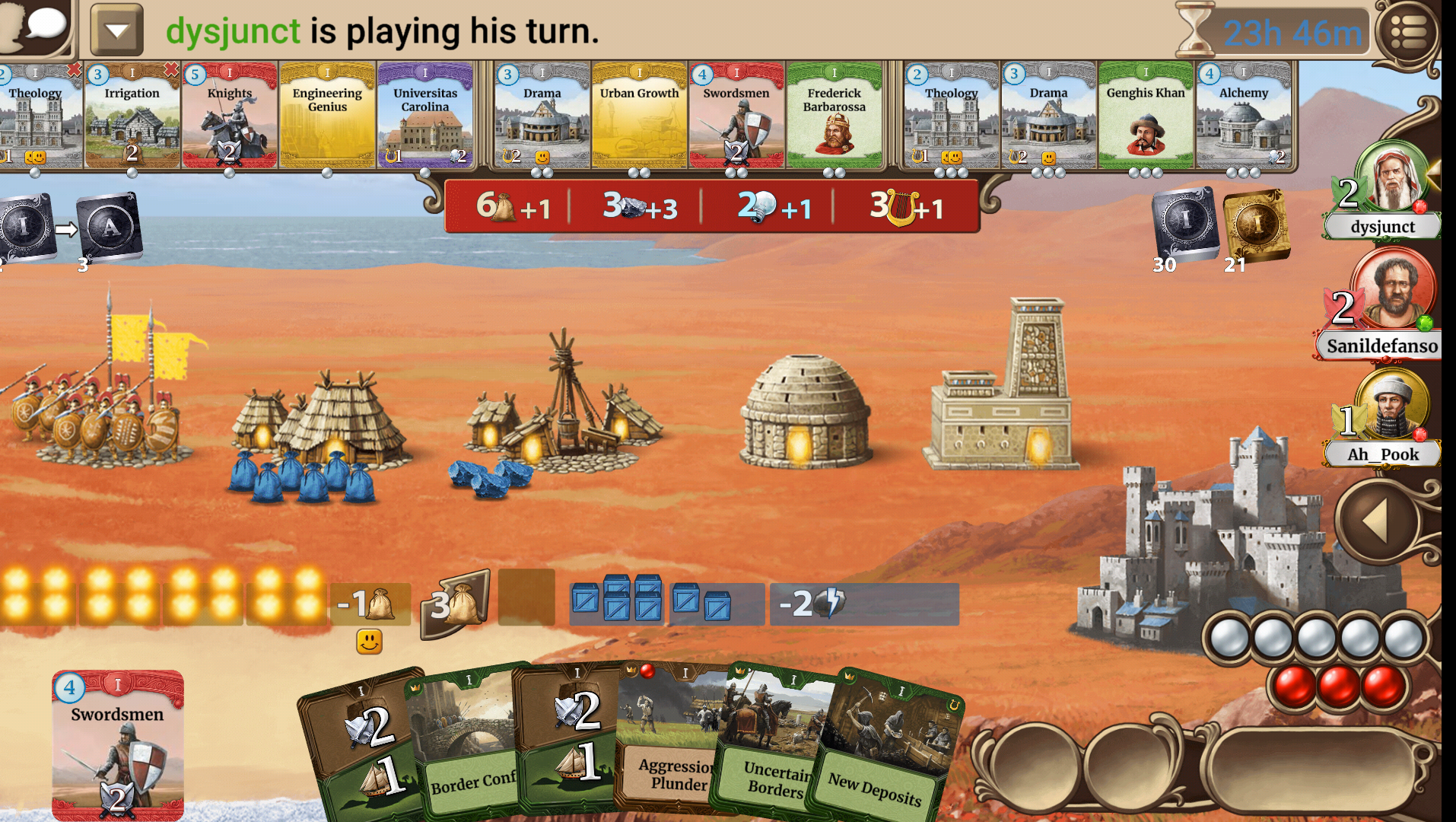The width and height of the screenshot is (1456, 822).
Task: Toggle the card row visibility with the arrow
Action: click(118, 30)
